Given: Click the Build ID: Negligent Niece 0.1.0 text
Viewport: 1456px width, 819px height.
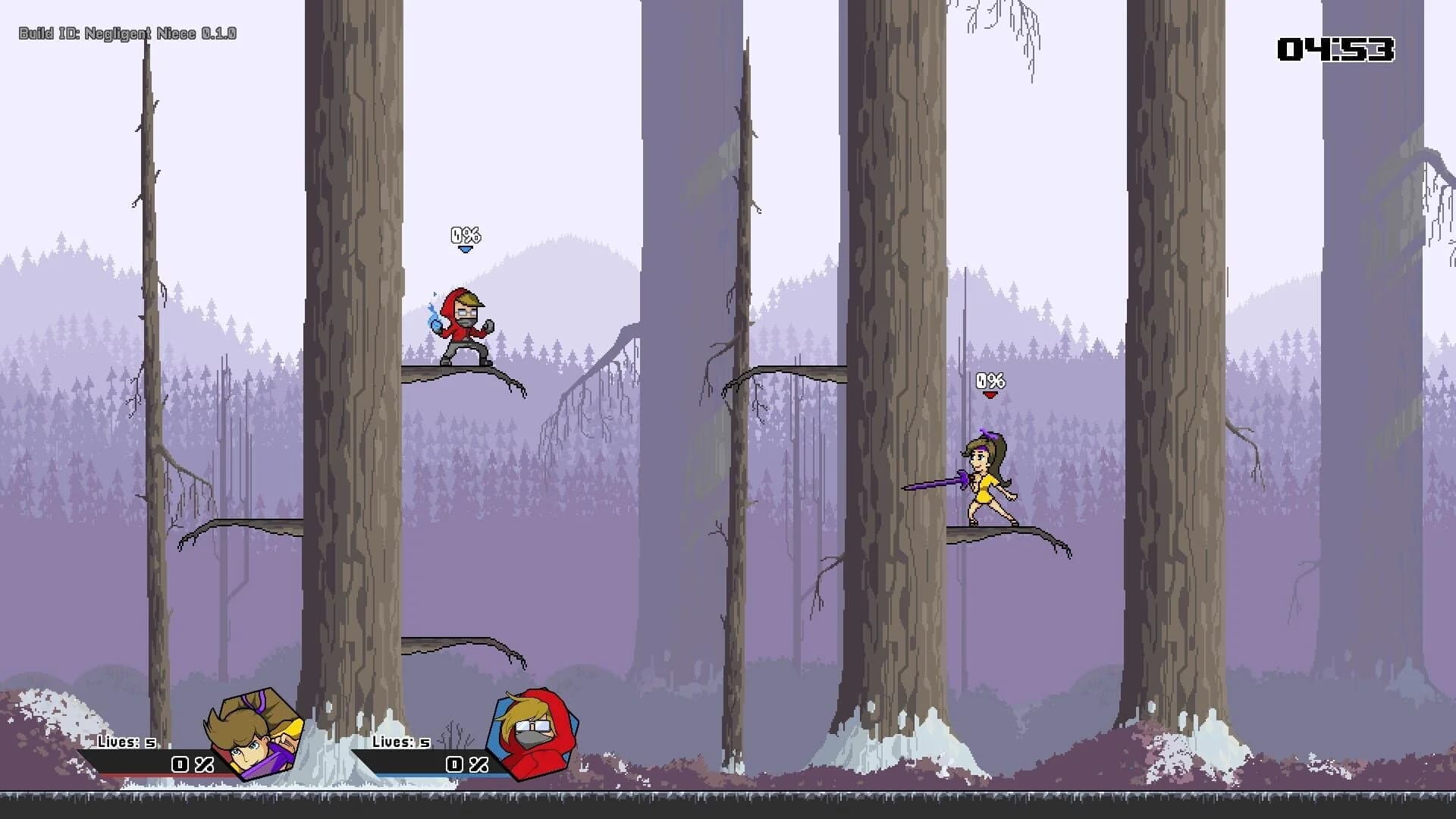Looking at the screenshot, I should 126,33.
